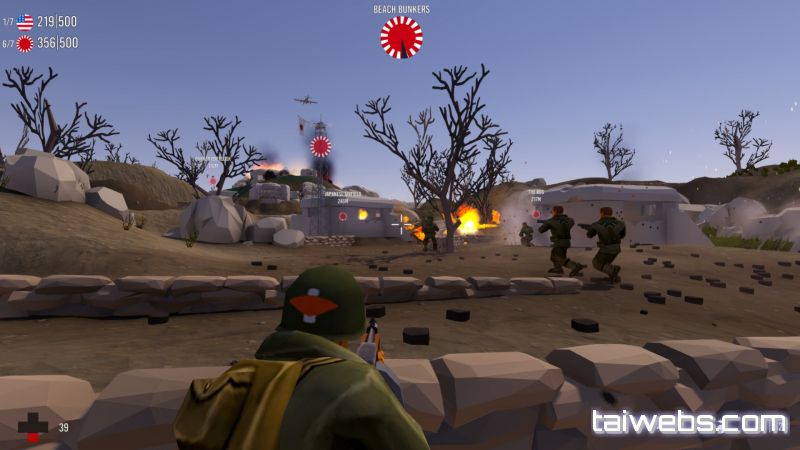
Task: Select the United States team flag icon
Action: point(25,21)
